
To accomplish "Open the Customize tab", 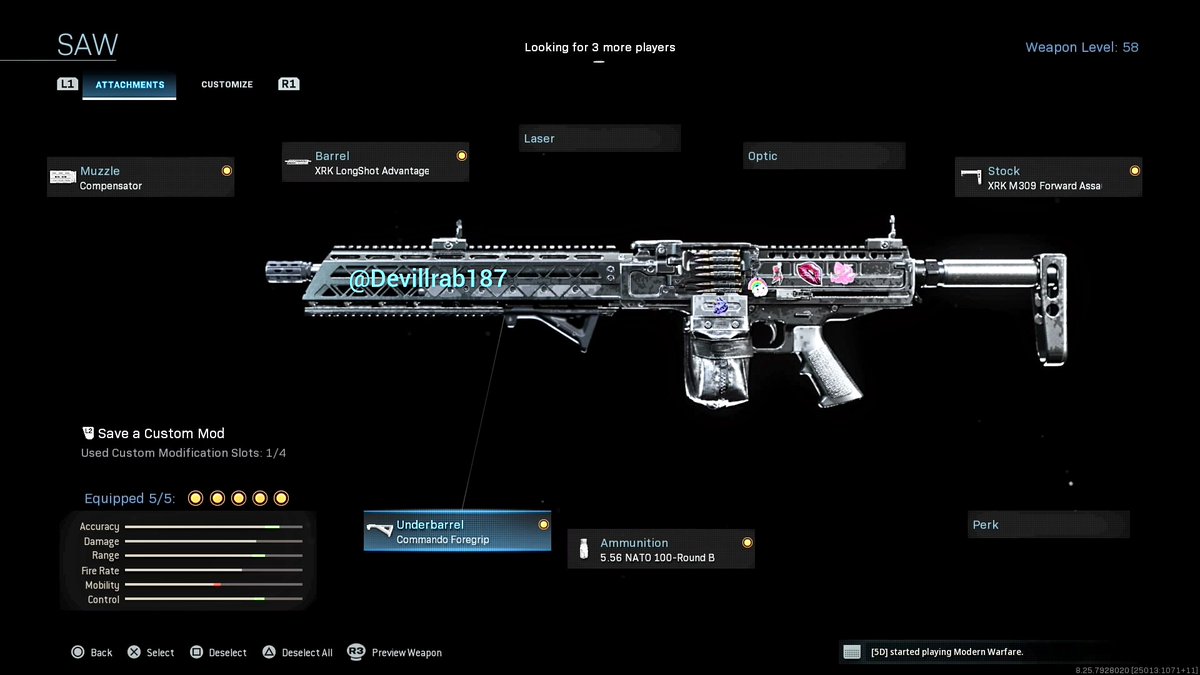I will point(227,85).
